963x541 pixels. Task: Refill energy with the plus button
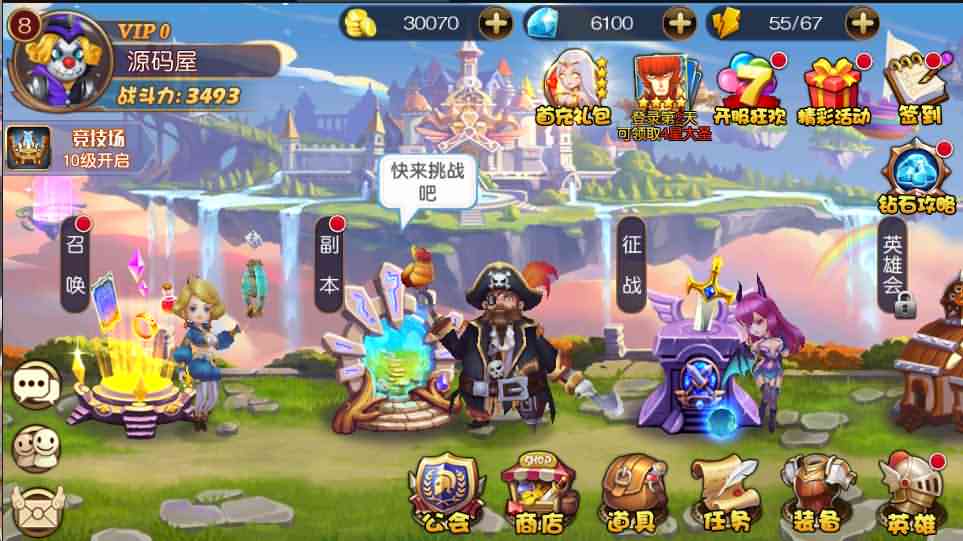[862, 22]
